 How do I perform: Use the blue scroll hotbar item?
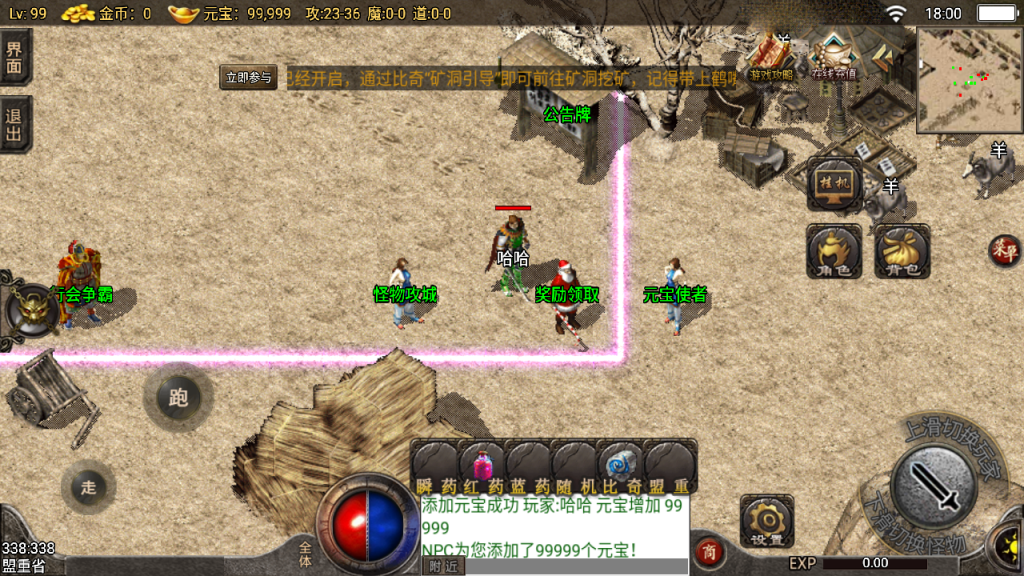(x=618, y=464)
